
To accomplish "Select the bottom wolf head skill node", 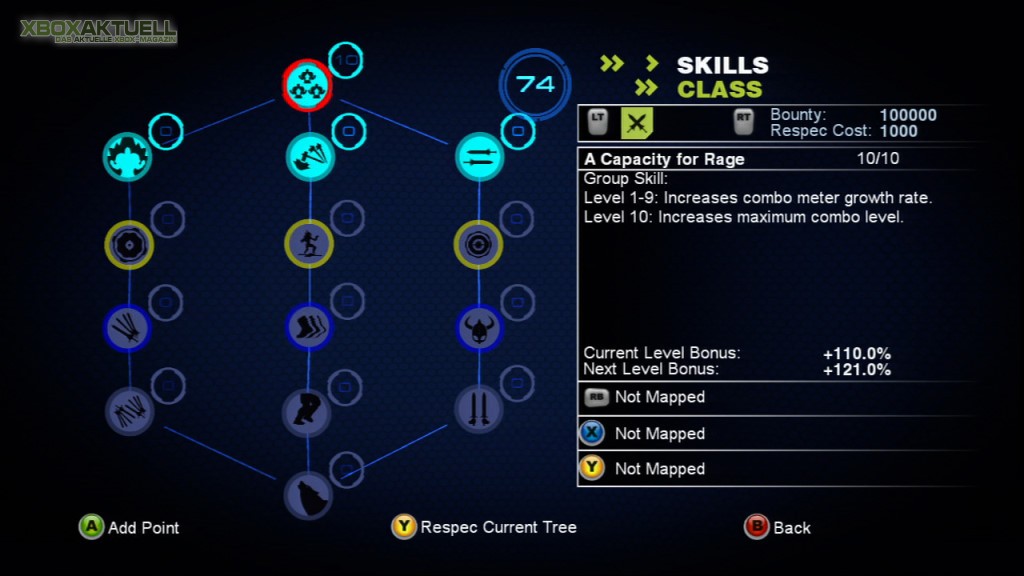I will [308, 494].
